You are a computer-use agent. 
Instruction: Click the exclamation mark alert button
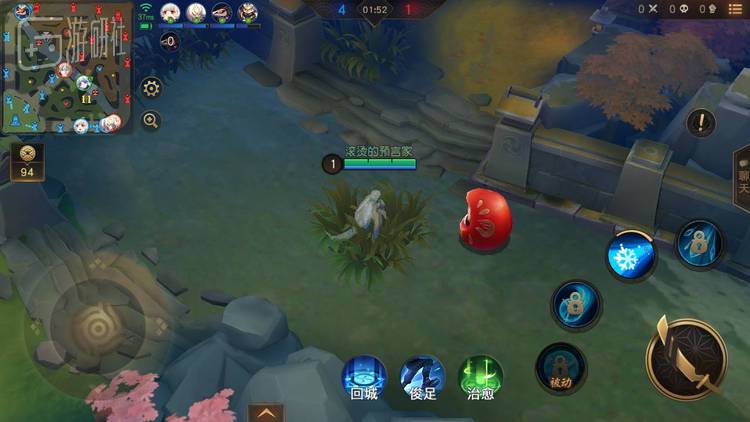pos(702,123)
